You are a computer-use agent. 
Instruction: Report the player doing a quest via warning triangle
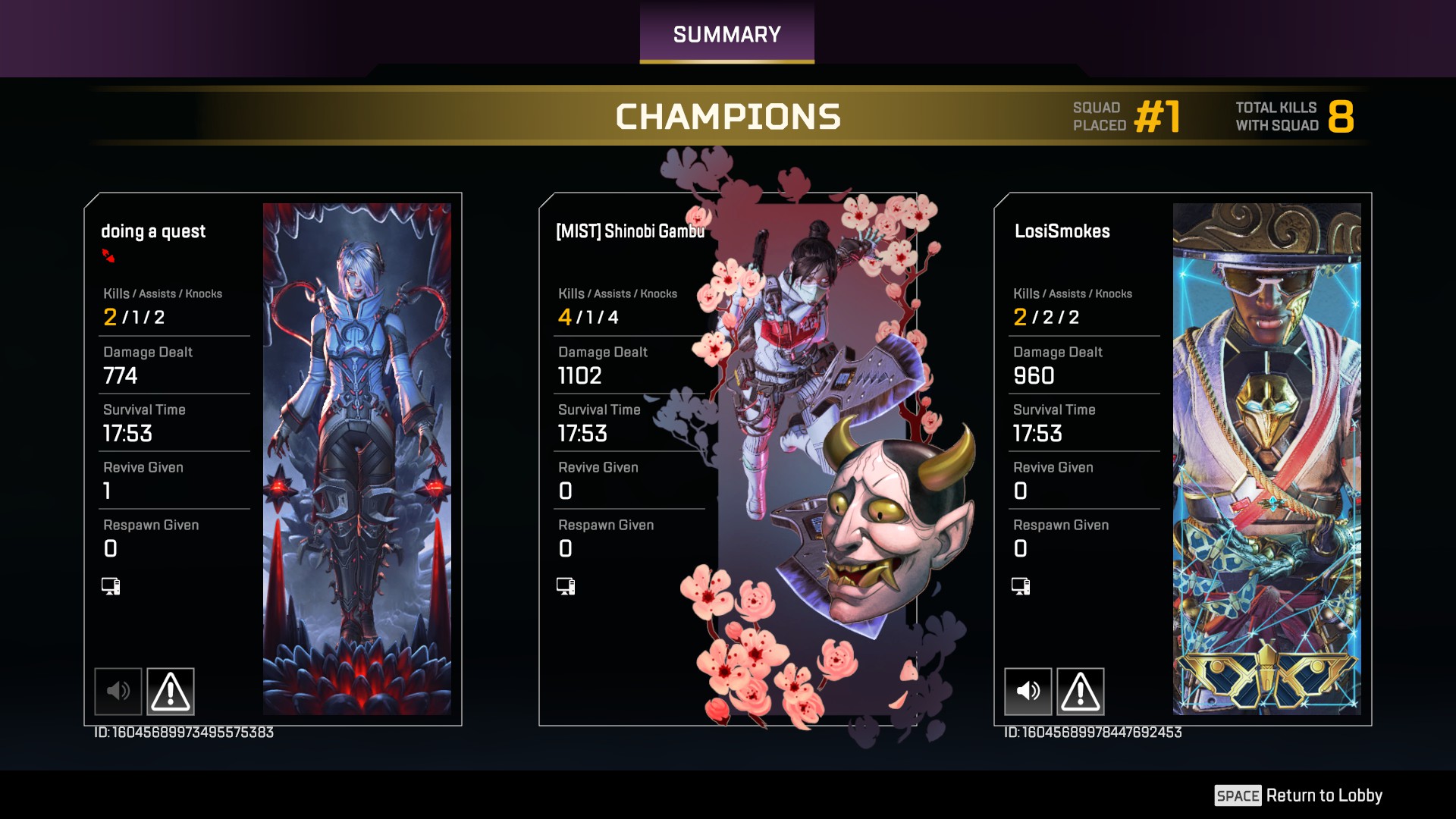pos(171,691)
